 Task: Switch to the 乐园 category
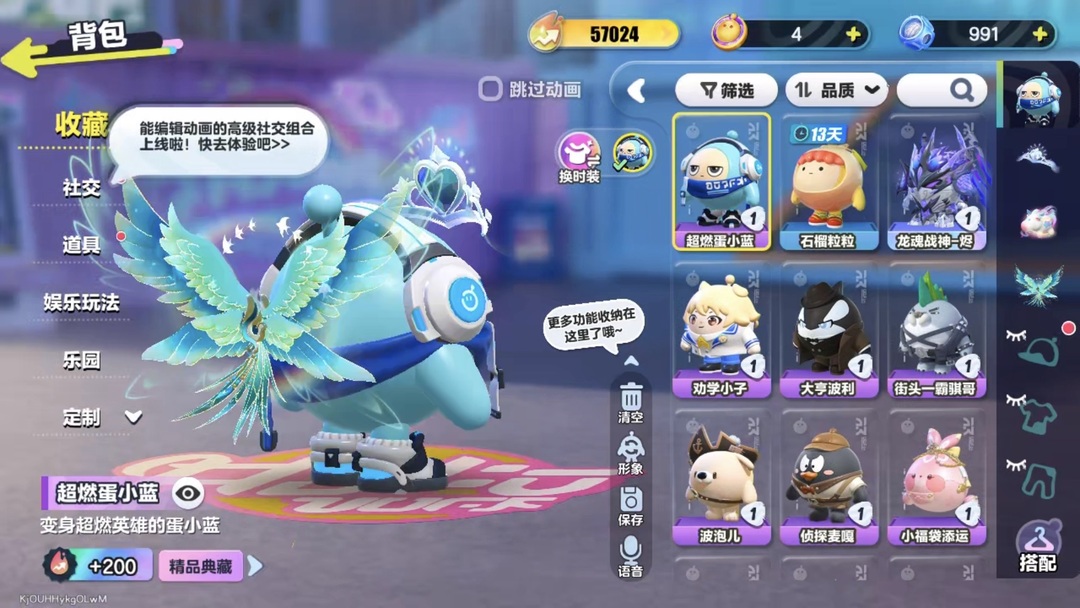click(82, 360)
